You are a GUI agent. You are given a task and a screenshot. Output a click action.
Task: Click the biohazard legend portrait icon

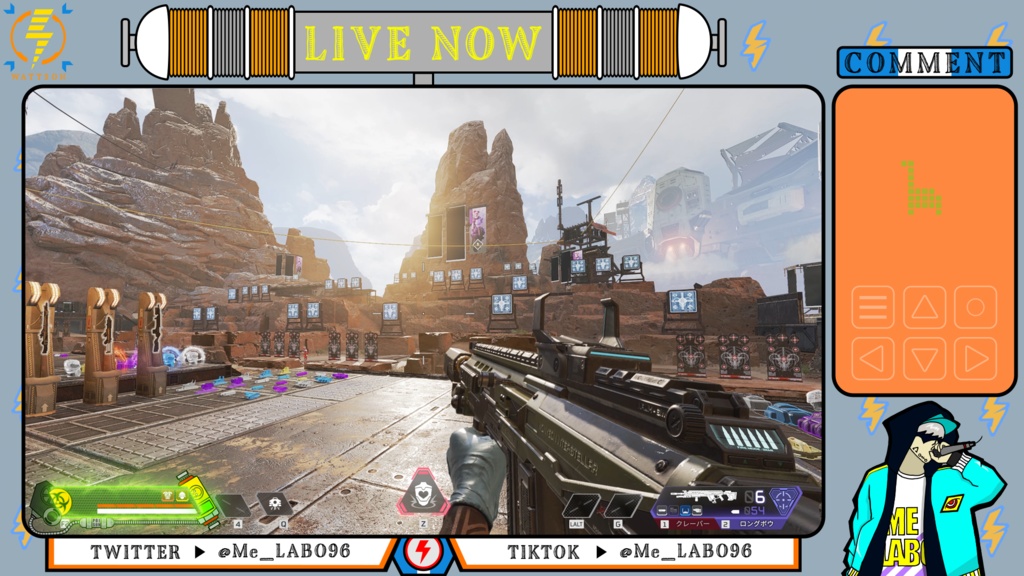click(x=50, y=499)
